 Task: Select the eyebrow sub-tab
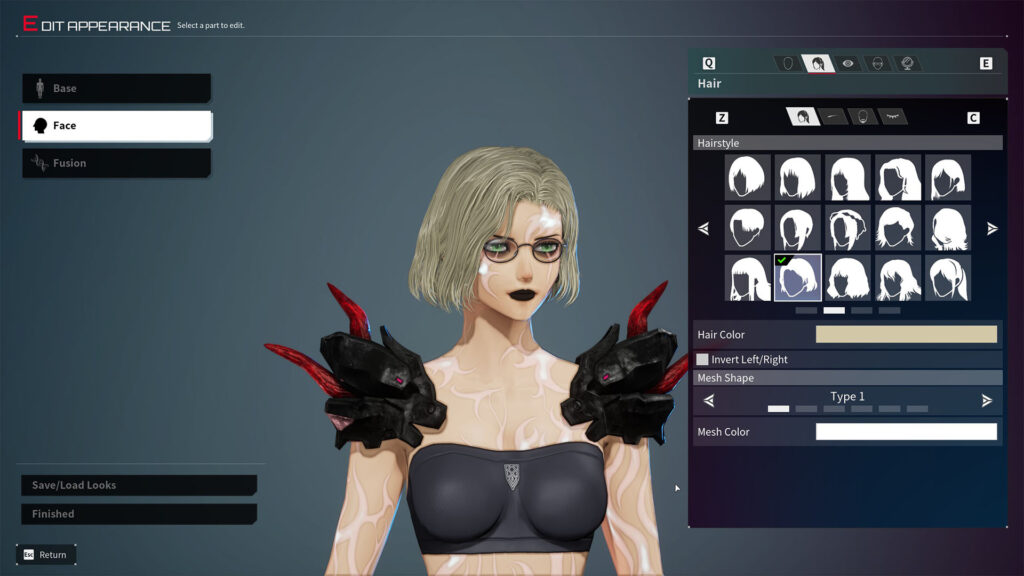(832, 117)
